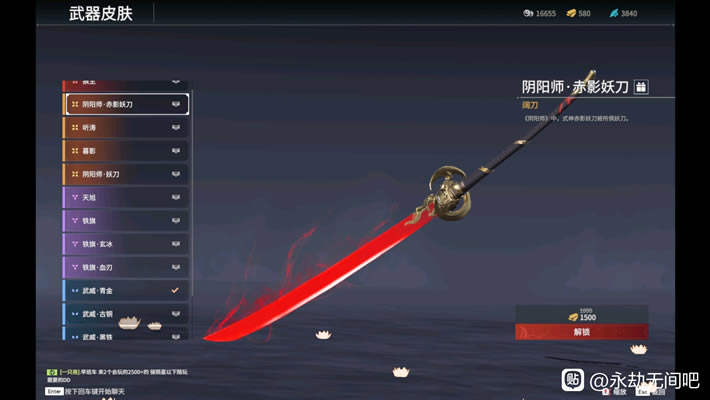Select the equipped 武威·青金 skin
710x400 pixels.
click(x=126, y=290)
